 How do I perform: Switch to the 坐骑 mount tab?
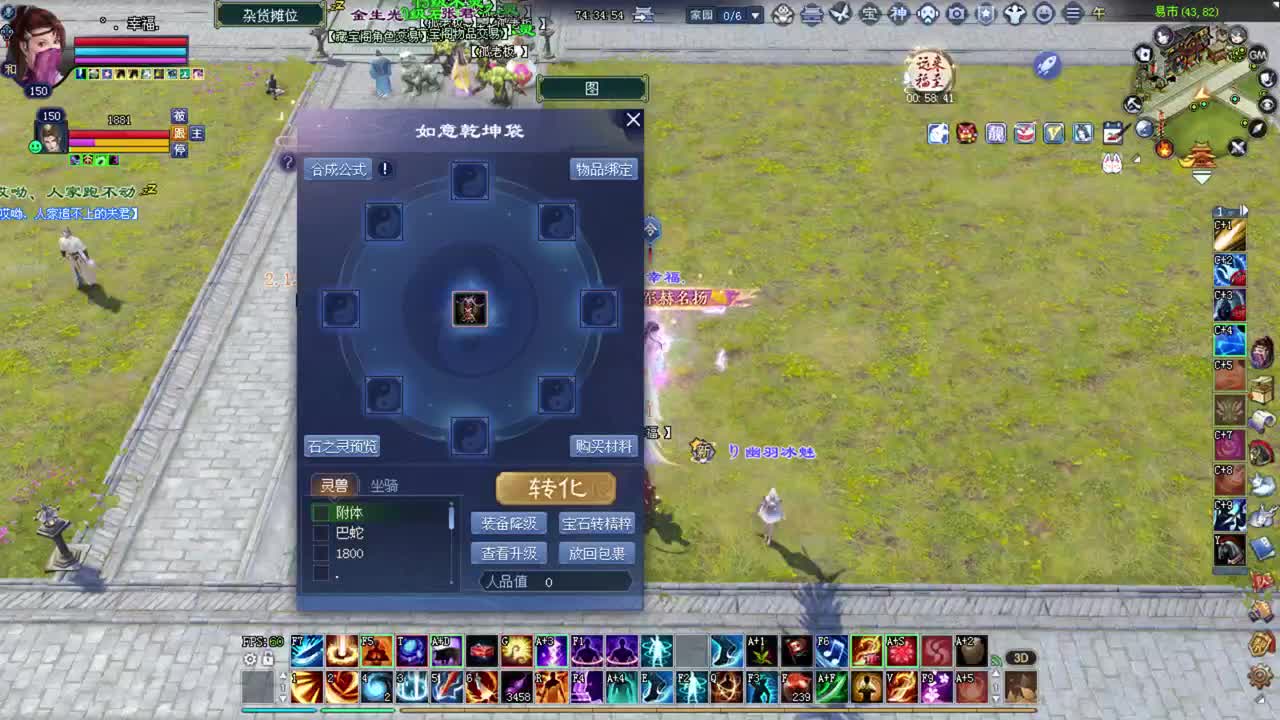point(385,486)
